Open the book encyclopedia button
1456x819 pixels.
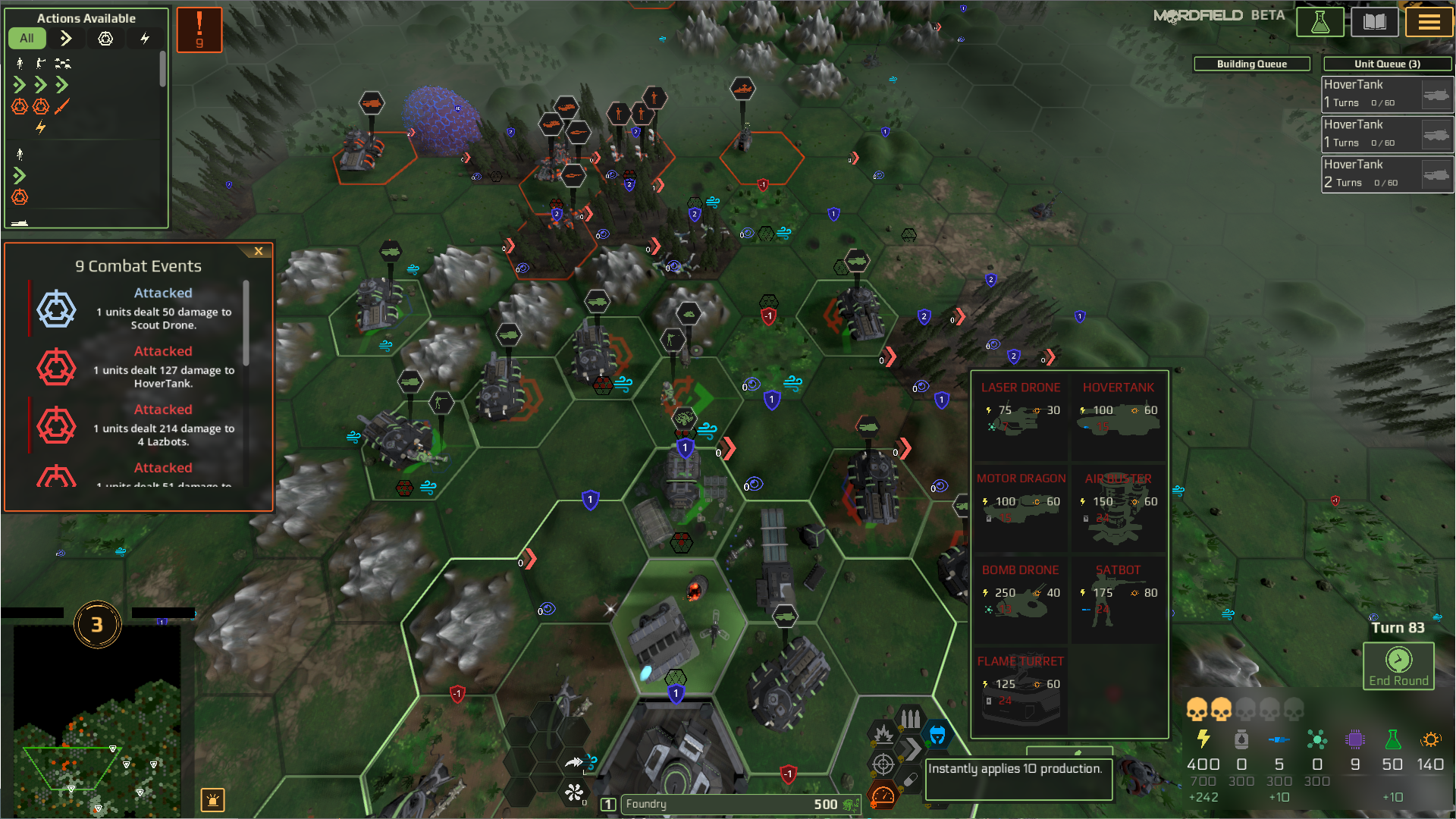[x=1374, y=22]
